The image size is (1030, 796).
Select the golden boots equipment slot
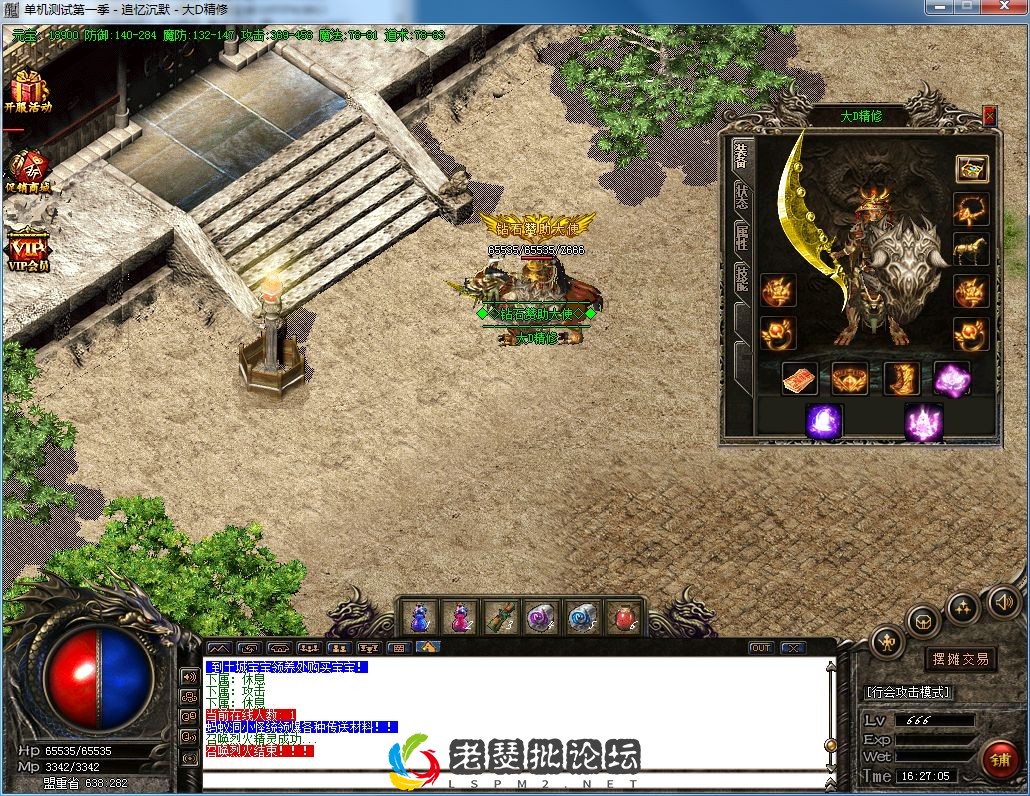click(901, 379)
